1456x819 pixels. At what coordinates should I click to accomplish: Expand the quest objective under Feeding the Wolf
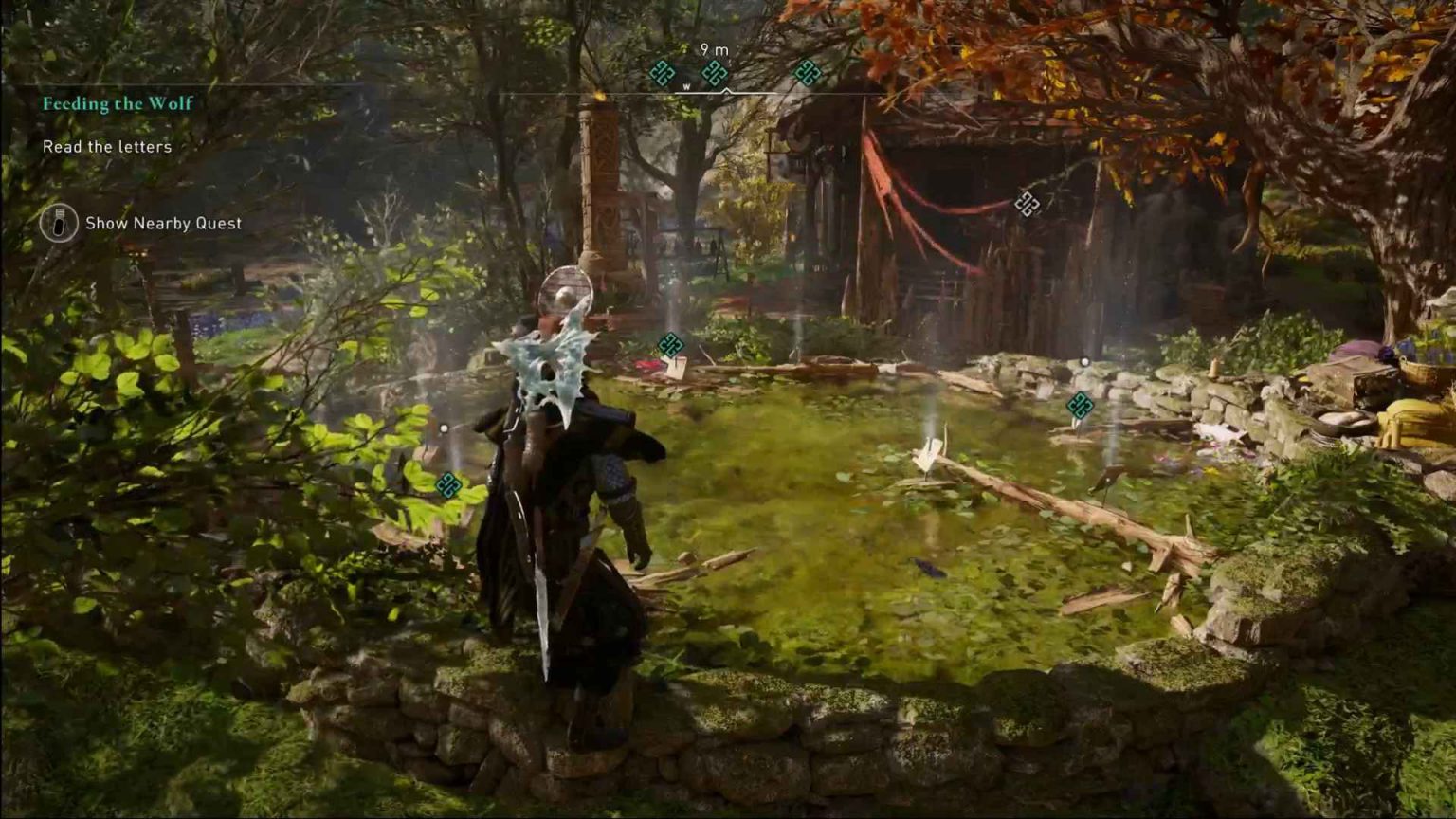click(107, 147)
